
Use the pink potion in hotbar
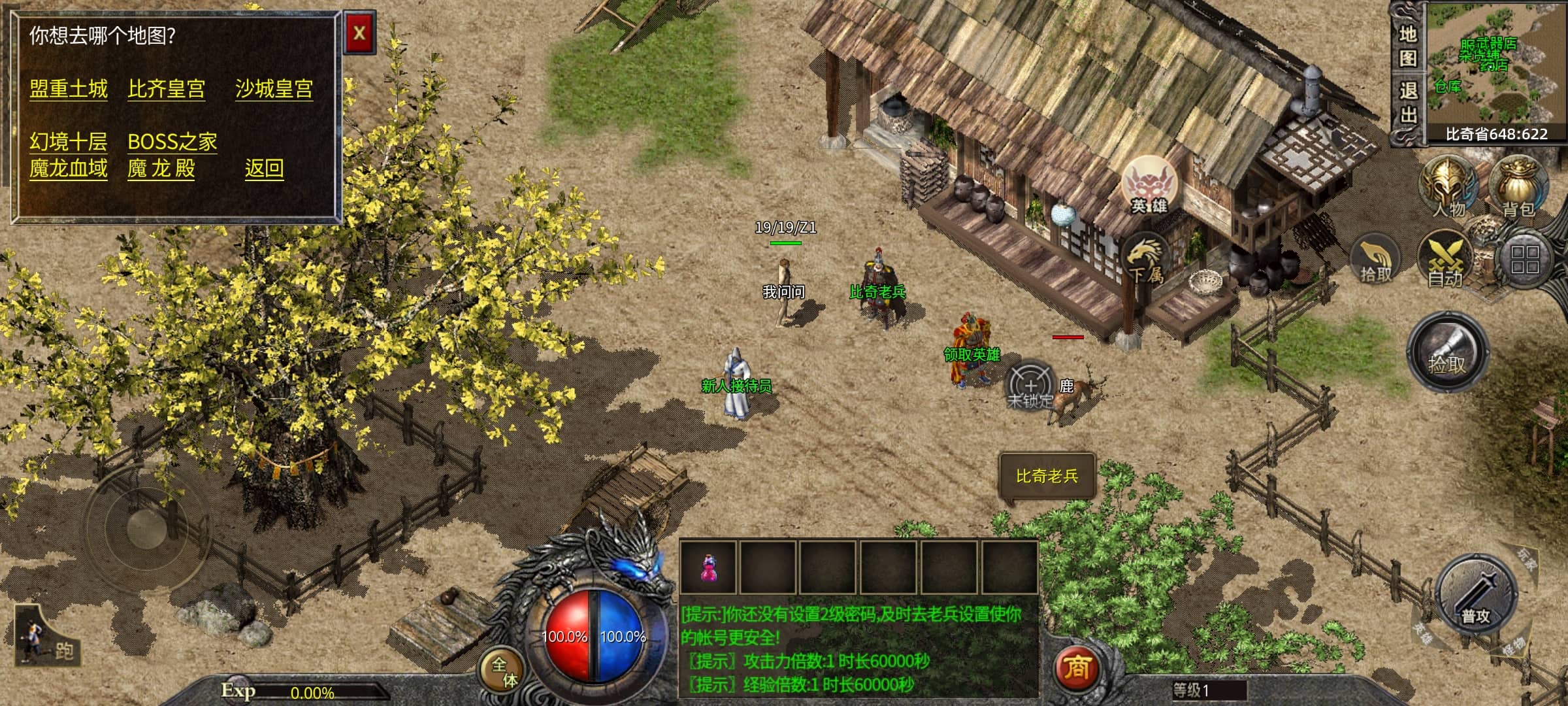coord(708,567)
